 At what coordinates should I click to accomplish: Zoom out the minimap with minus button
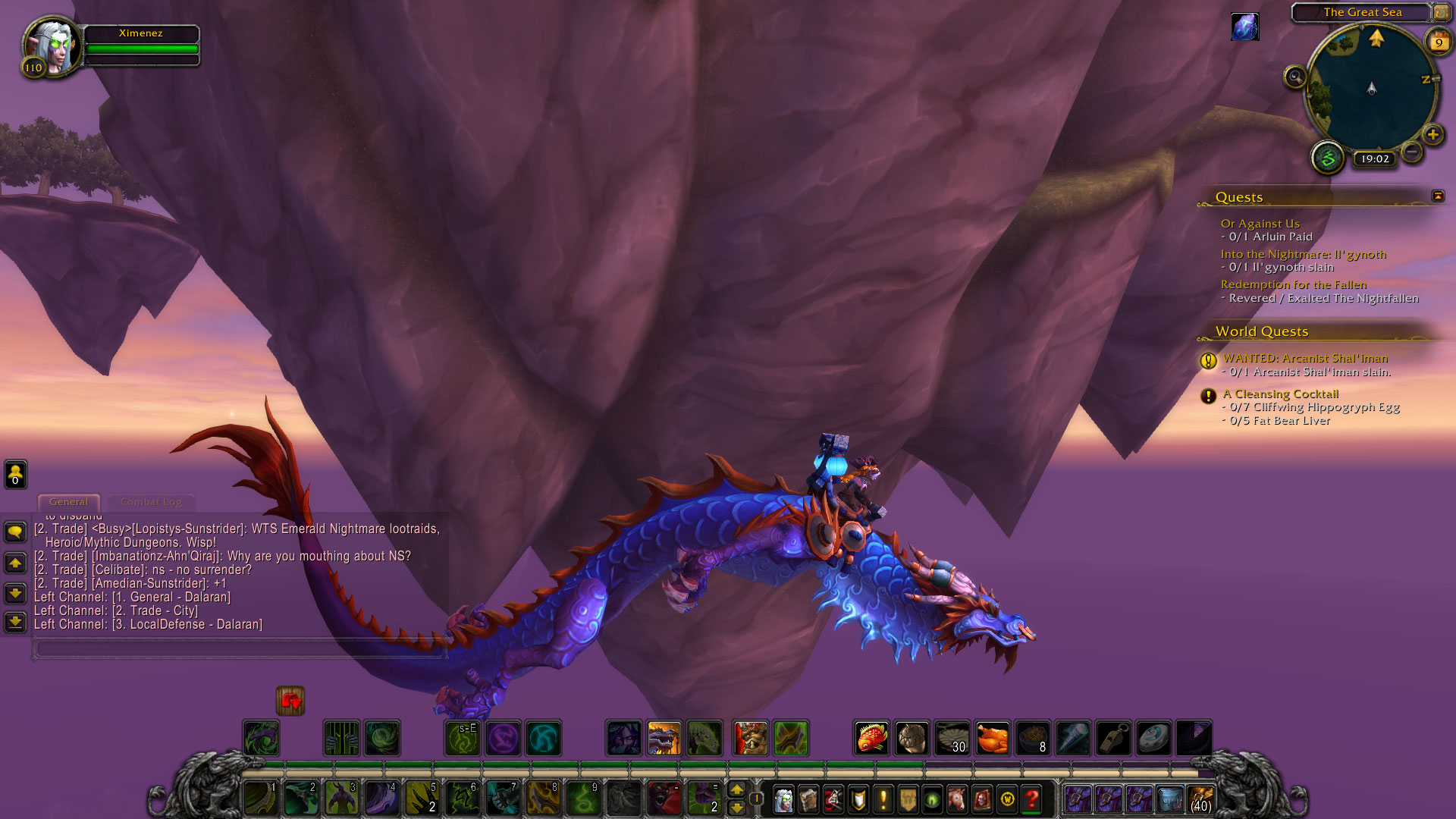(1411, 152)
